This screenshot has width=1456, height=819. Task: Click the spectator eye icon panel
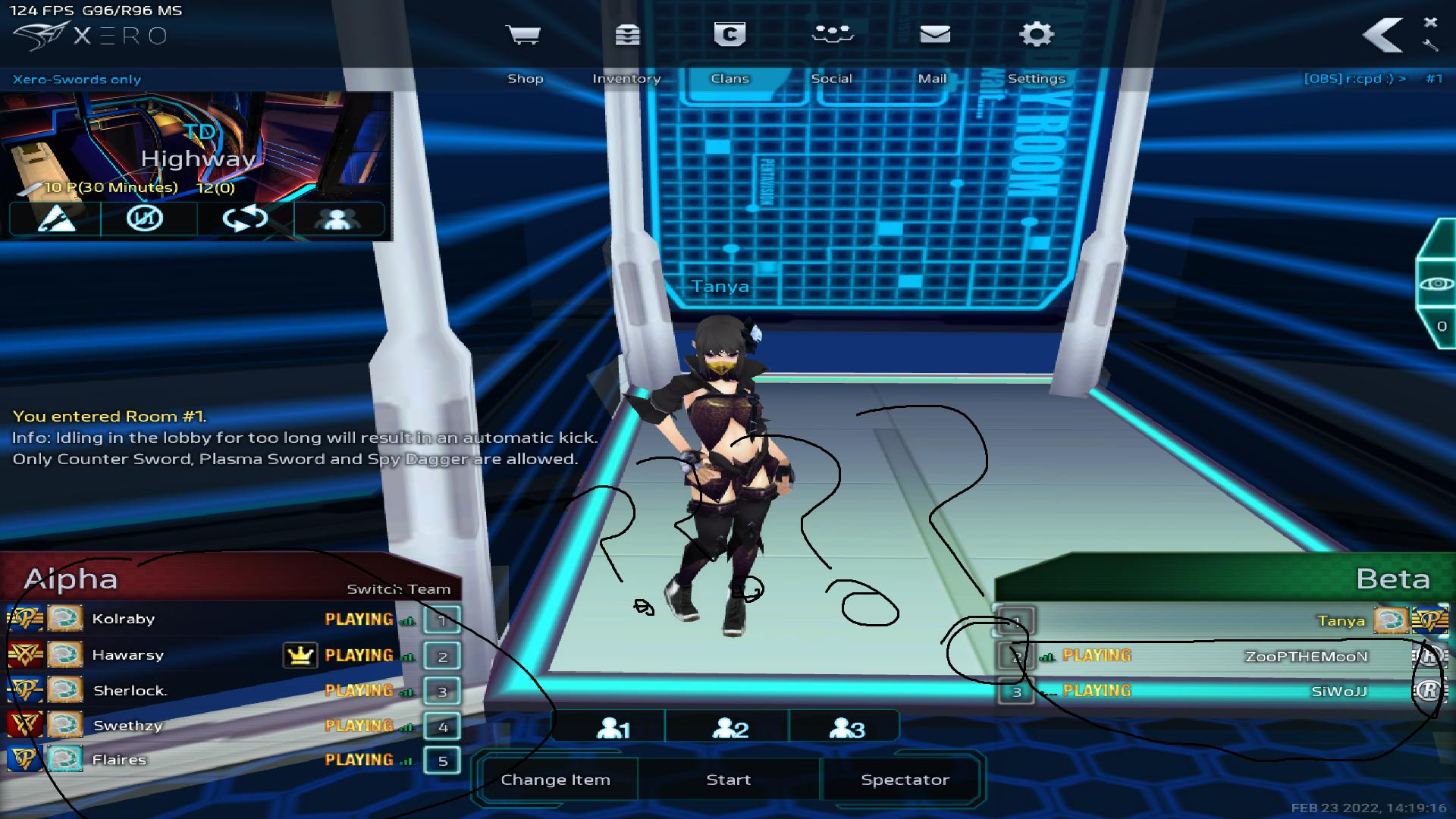(1436, 284)
